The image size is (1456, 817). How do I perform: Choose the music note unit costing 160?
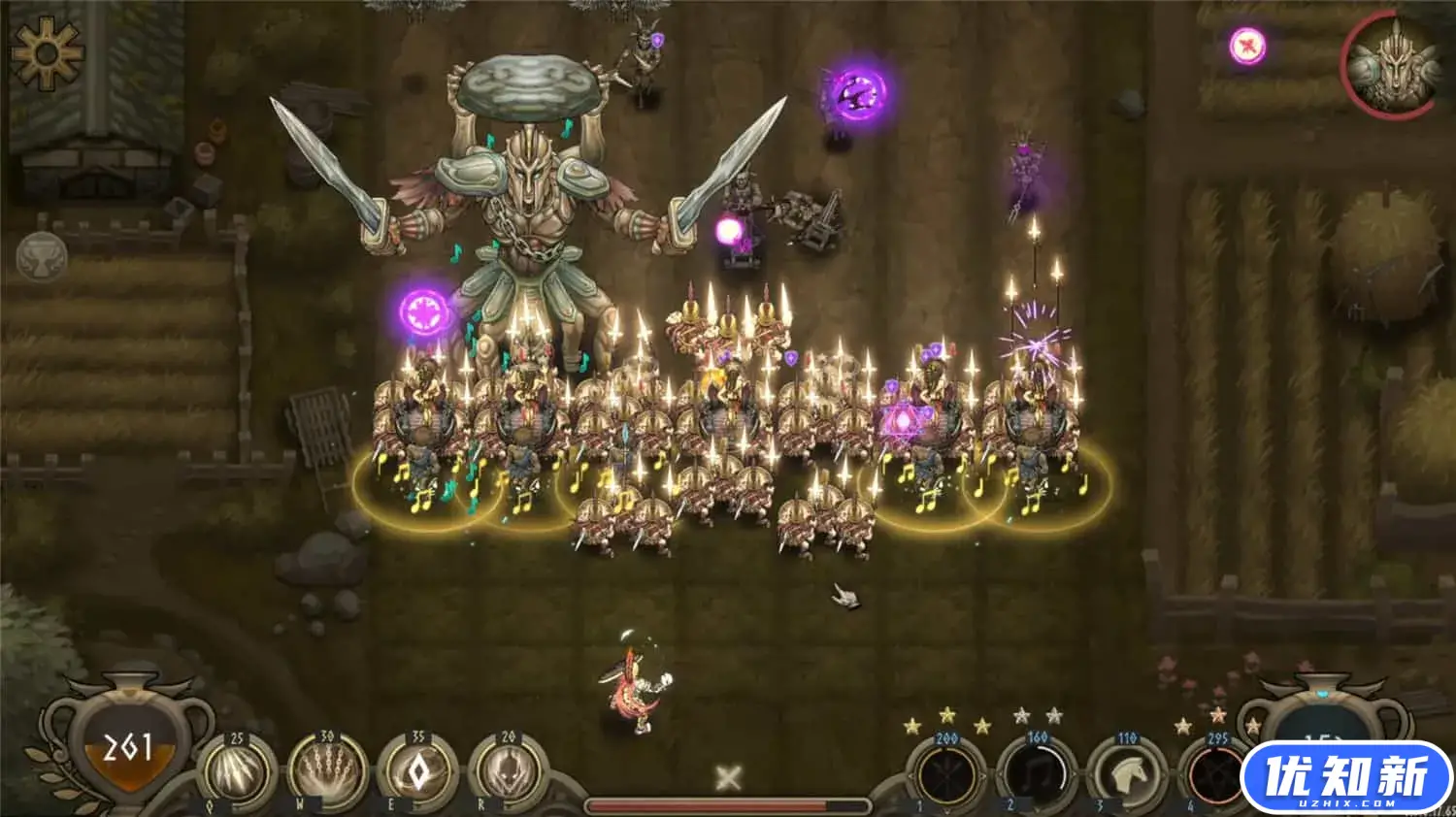[x=1037, y=775]
